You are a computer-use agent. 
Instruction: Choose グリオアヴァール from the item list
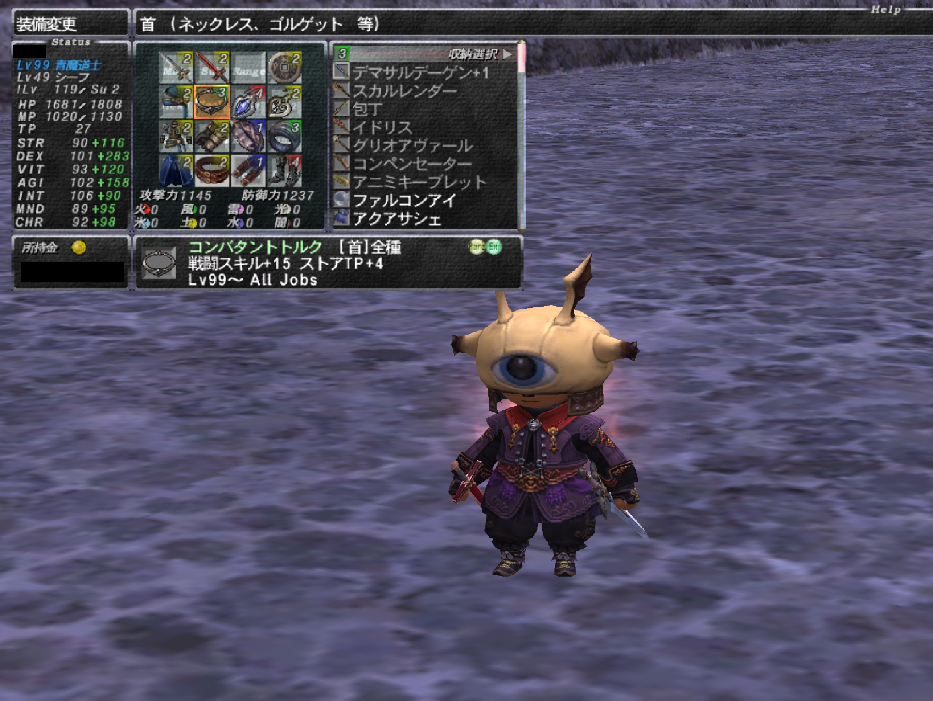pos(412,145)
